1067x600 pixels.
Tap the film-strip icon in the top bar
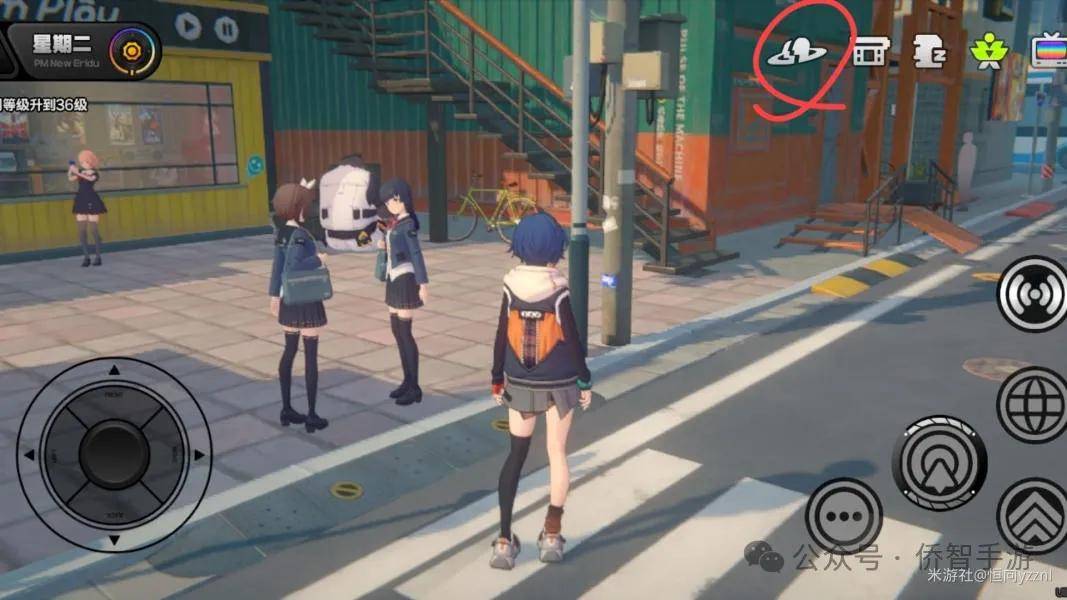(871, 52)
